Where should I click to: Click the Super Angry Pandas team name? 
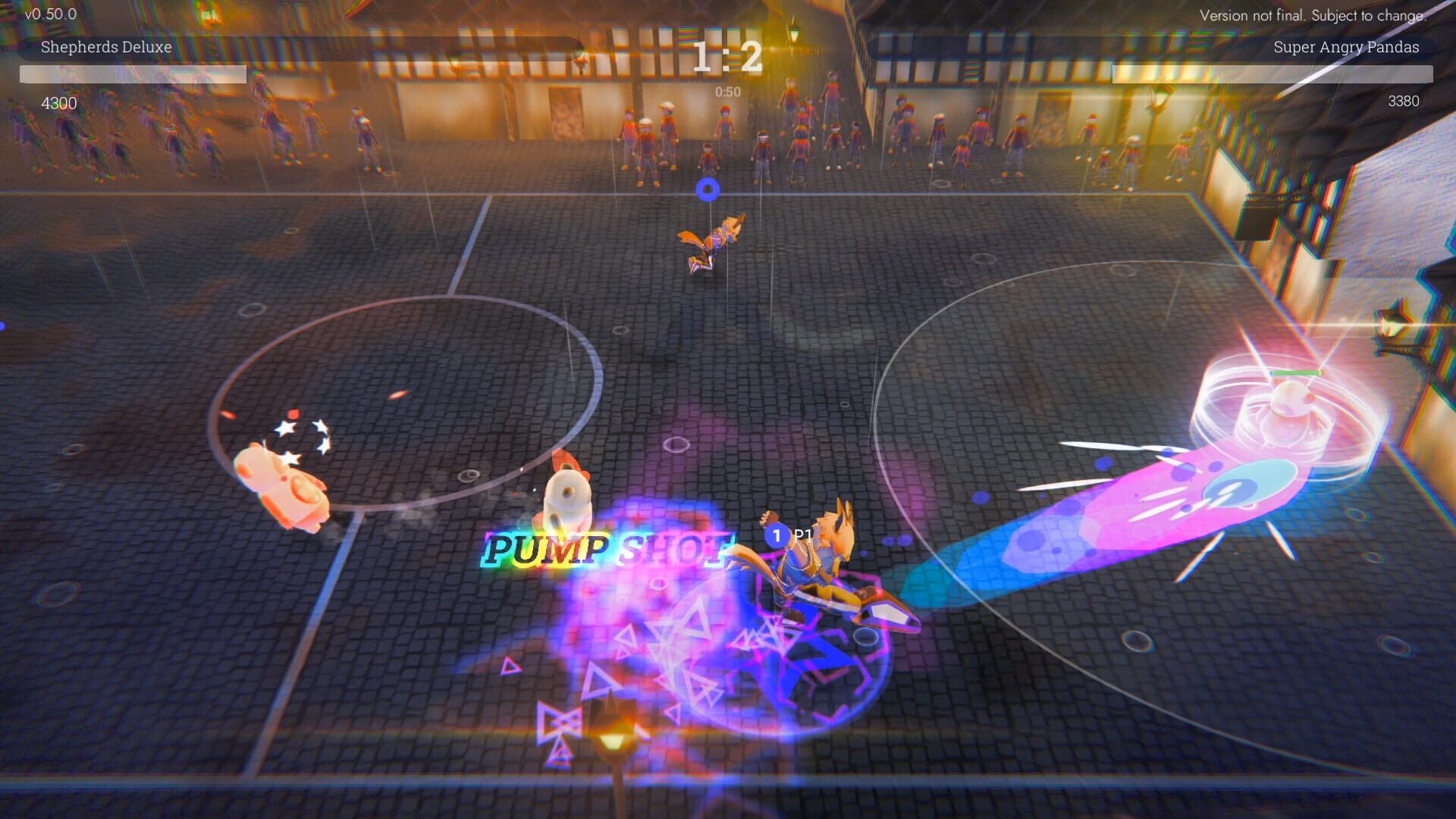(1346, 47)
